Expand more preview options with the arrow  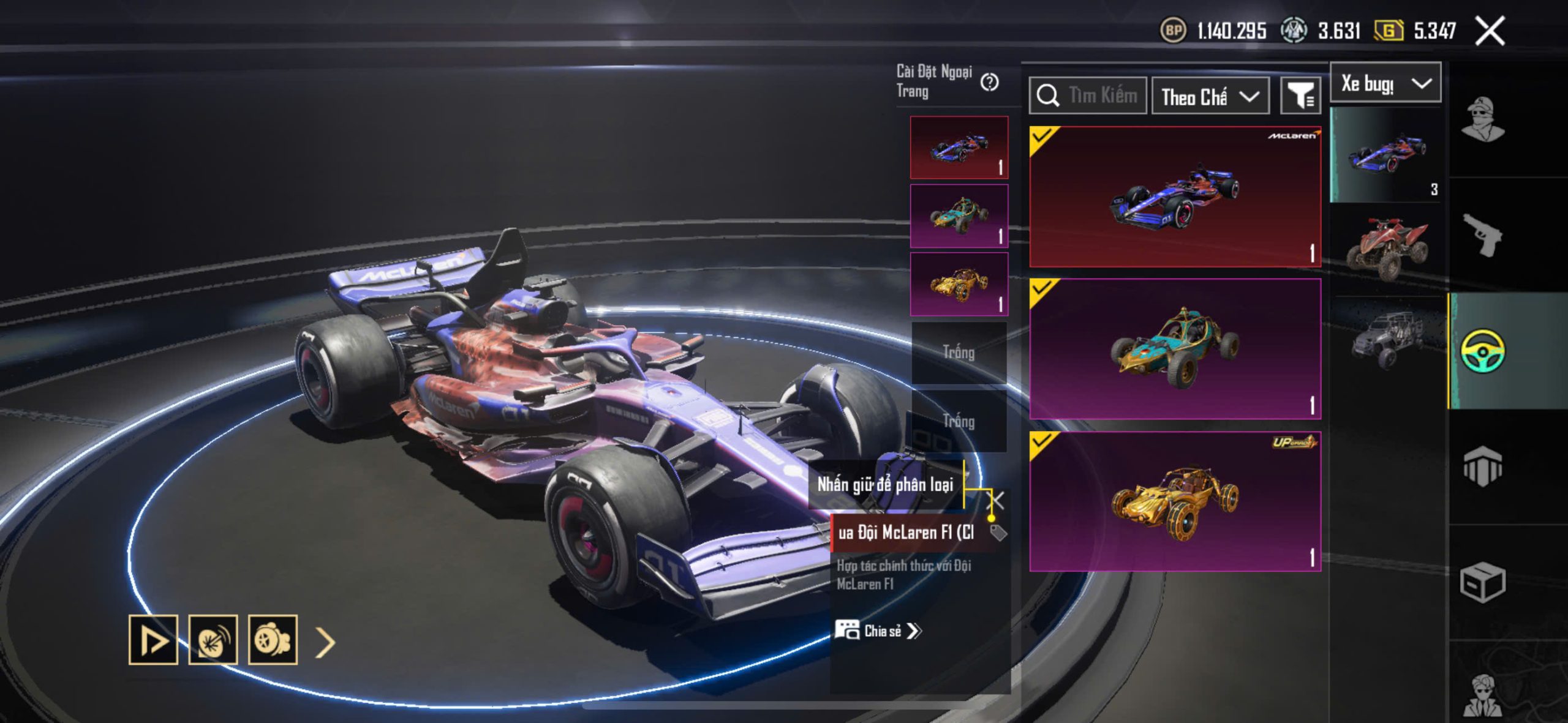click(325, 642)
